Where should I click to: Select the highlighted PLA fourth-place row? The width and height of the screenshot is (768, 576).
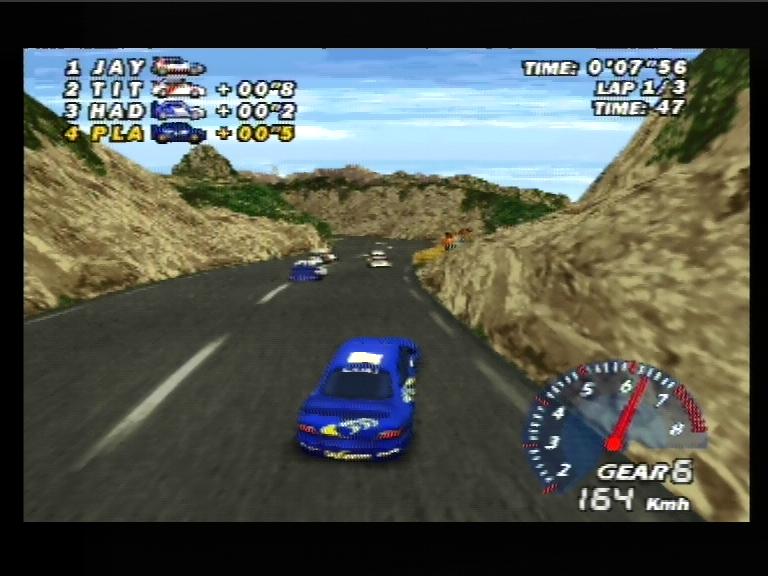180,133
